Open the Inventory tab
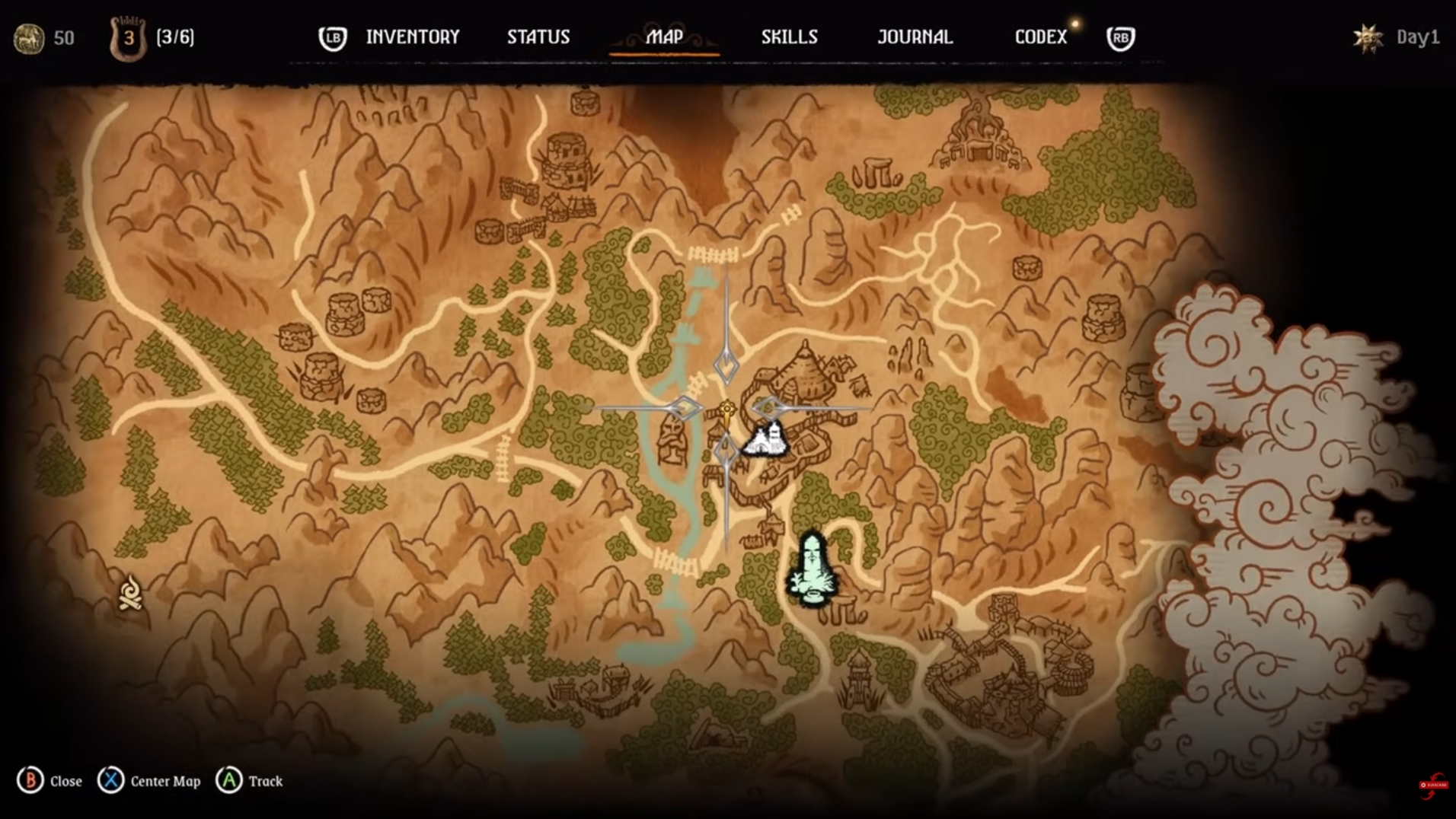Viewport: 1456px width, 819px height. coord(412,37)
